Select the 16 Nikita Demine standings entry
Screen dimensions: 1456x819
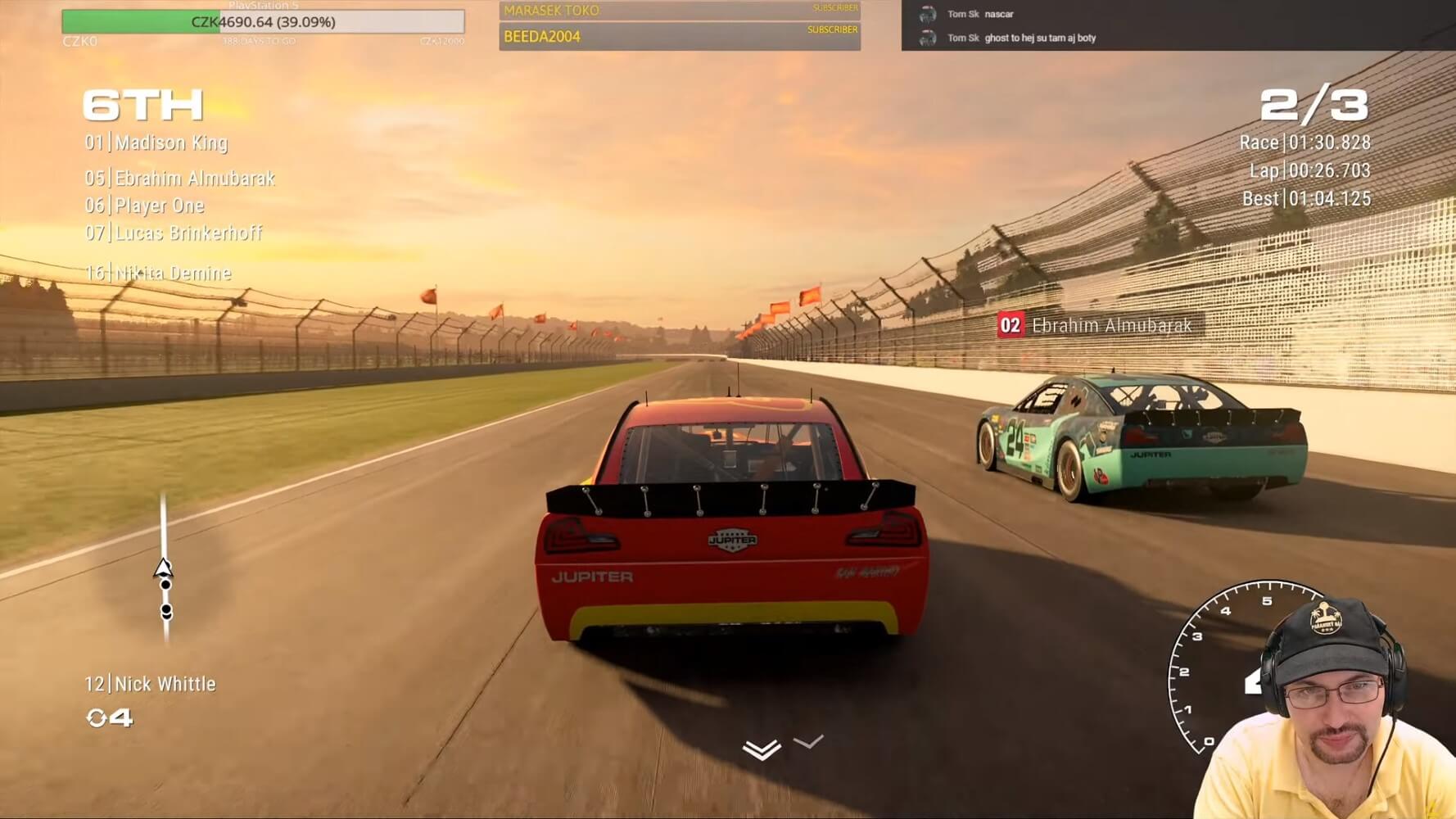159,273
